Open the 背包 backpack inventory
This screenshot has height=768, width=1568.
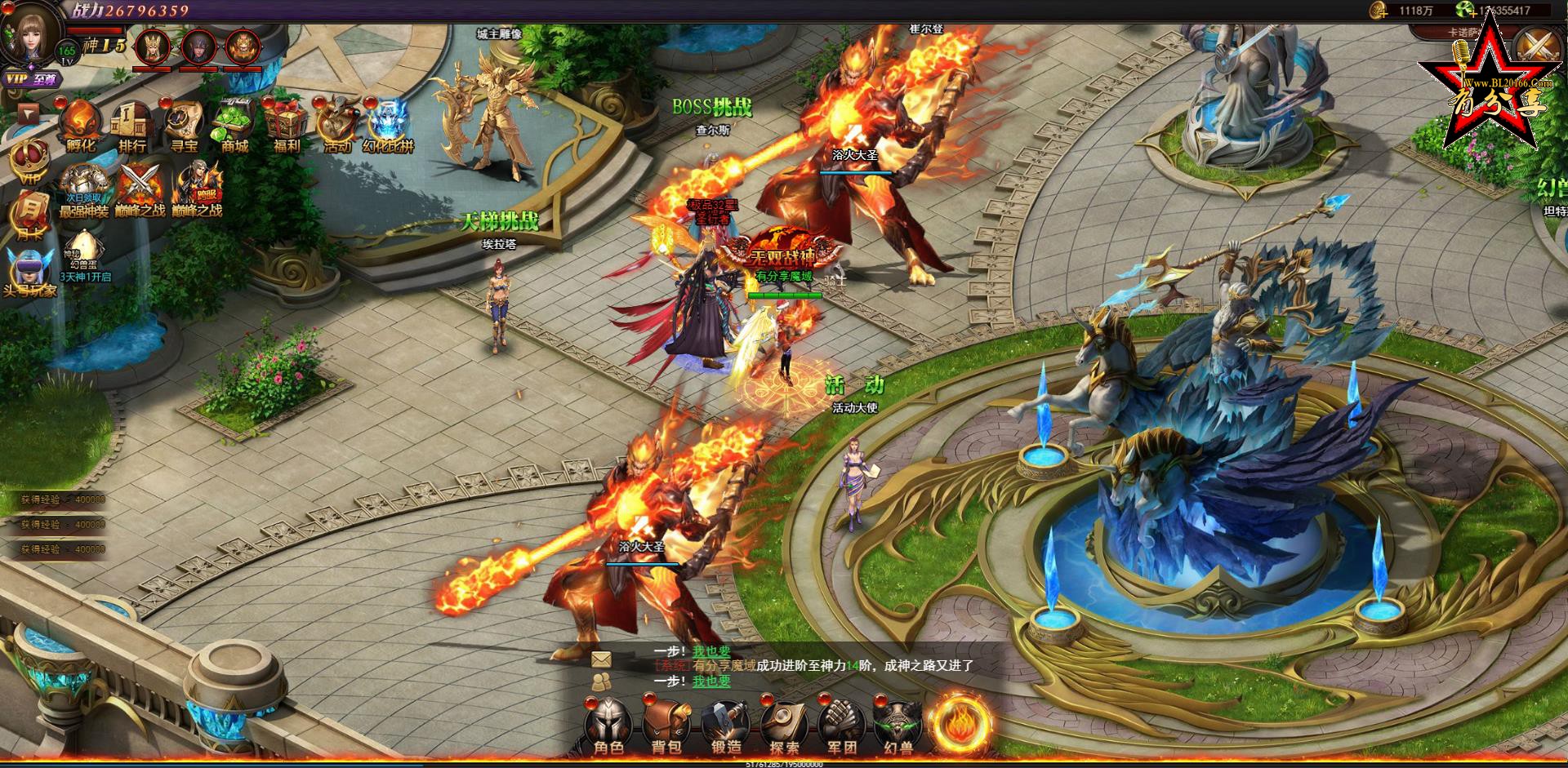(x=666, y=724)
